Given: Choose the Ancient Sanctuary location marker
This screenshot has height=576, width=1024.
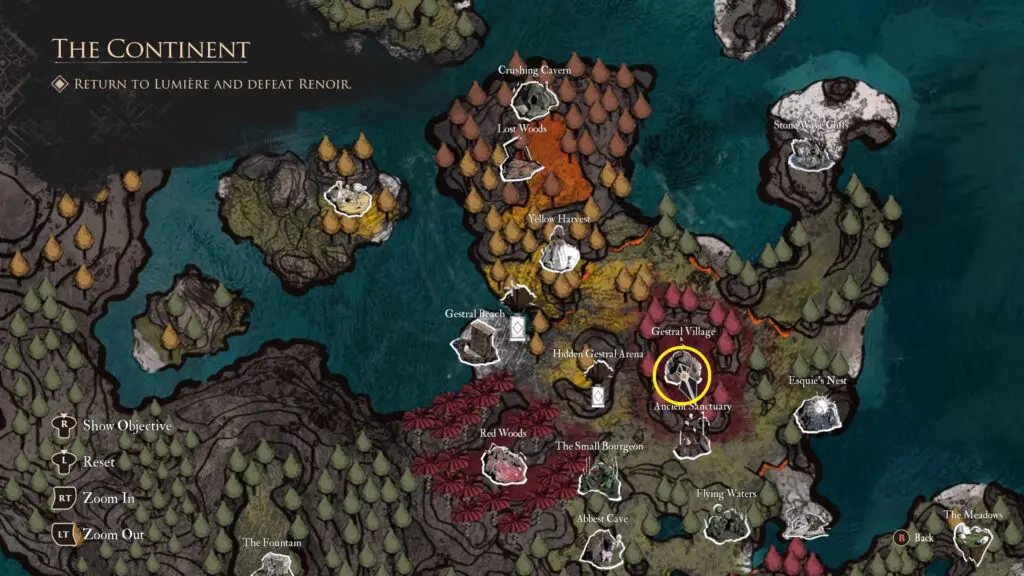Looking at the screenshot, I should click(x=692, y=434).
